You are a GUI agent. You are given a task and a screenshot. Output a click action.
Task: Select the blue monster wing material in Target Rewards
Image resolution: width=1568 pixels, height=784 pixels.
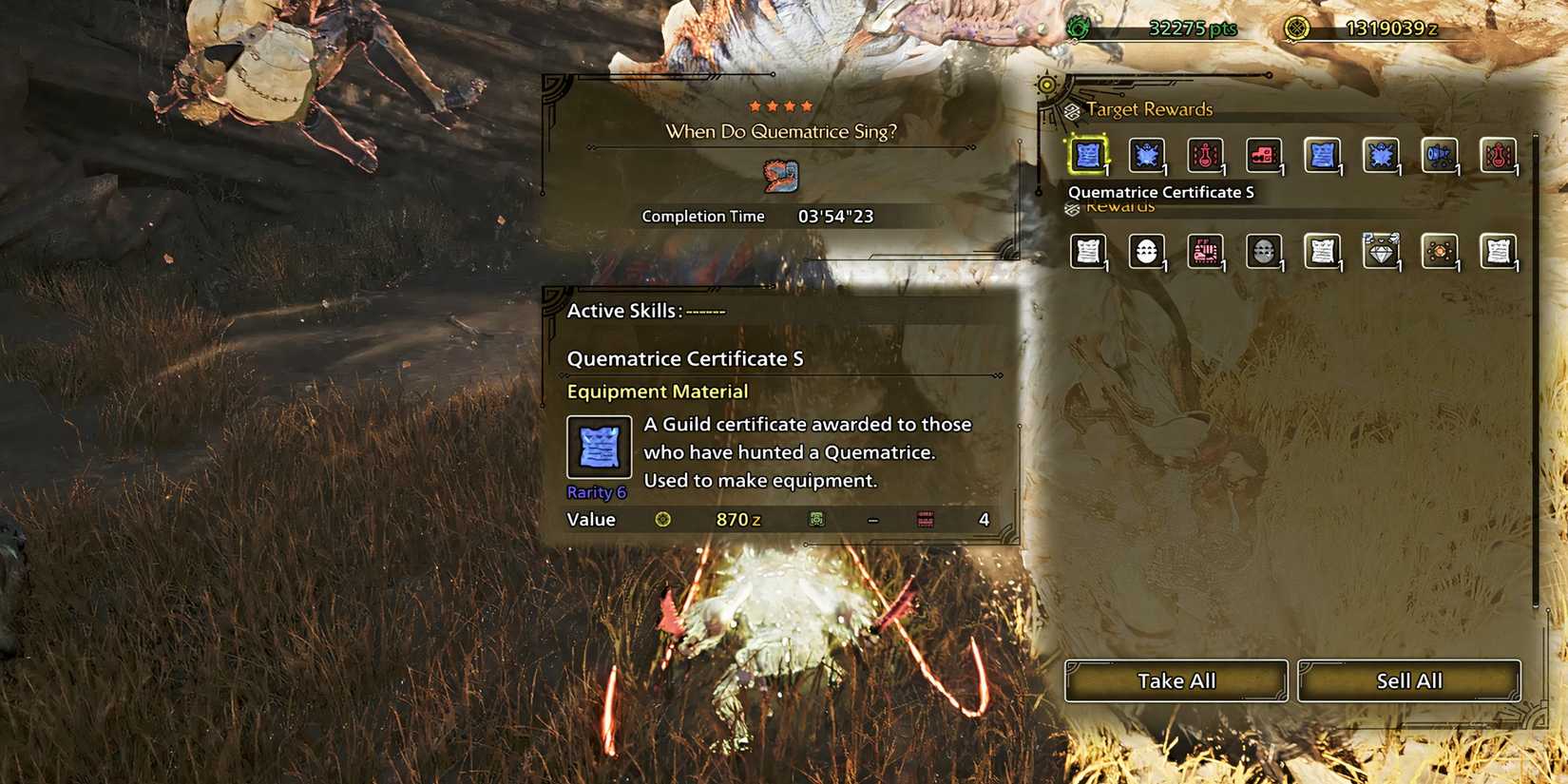[1147, 157]
